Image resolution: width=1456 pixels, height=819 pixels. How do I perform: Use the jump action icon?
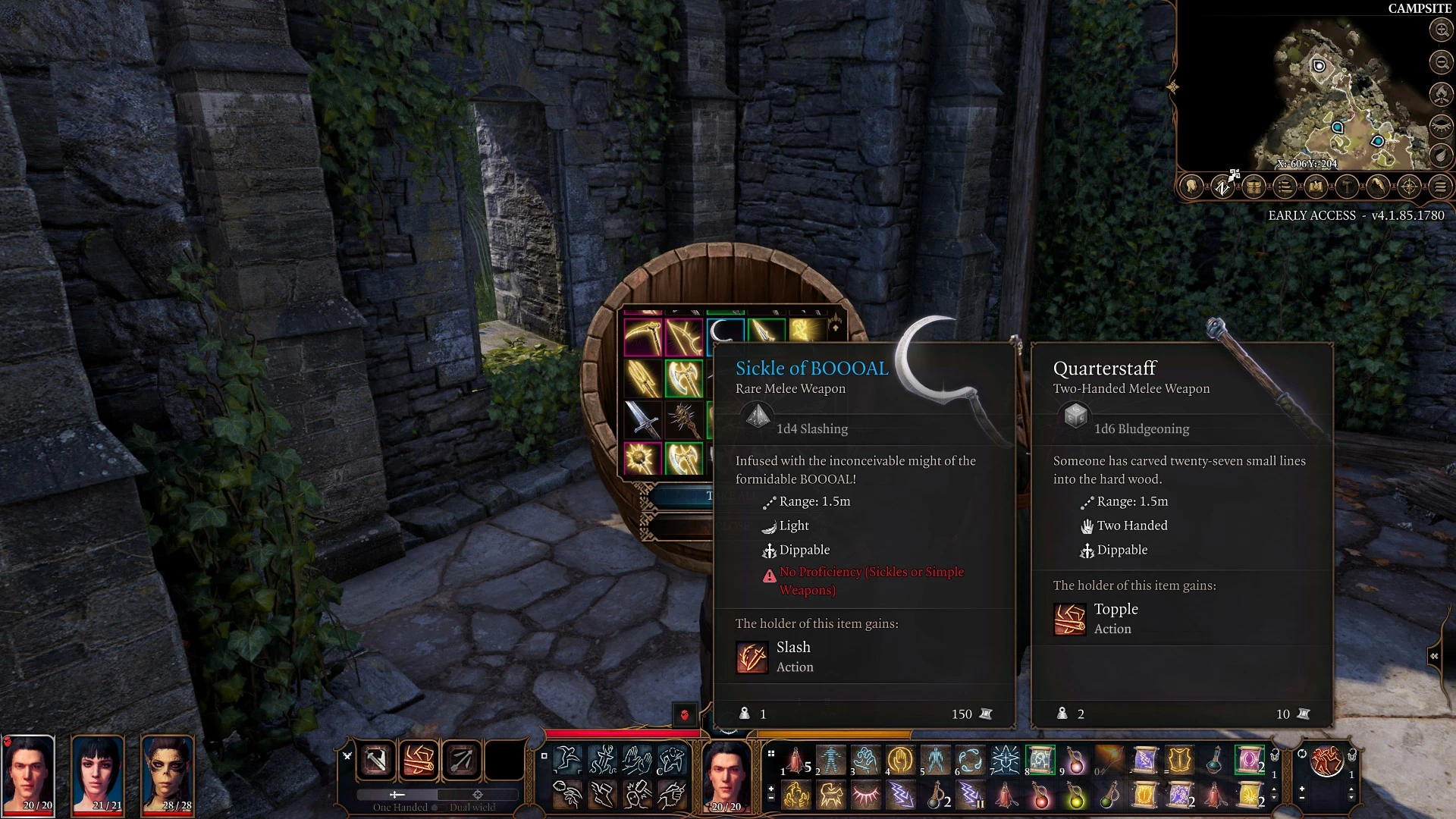tap(567, 759)
